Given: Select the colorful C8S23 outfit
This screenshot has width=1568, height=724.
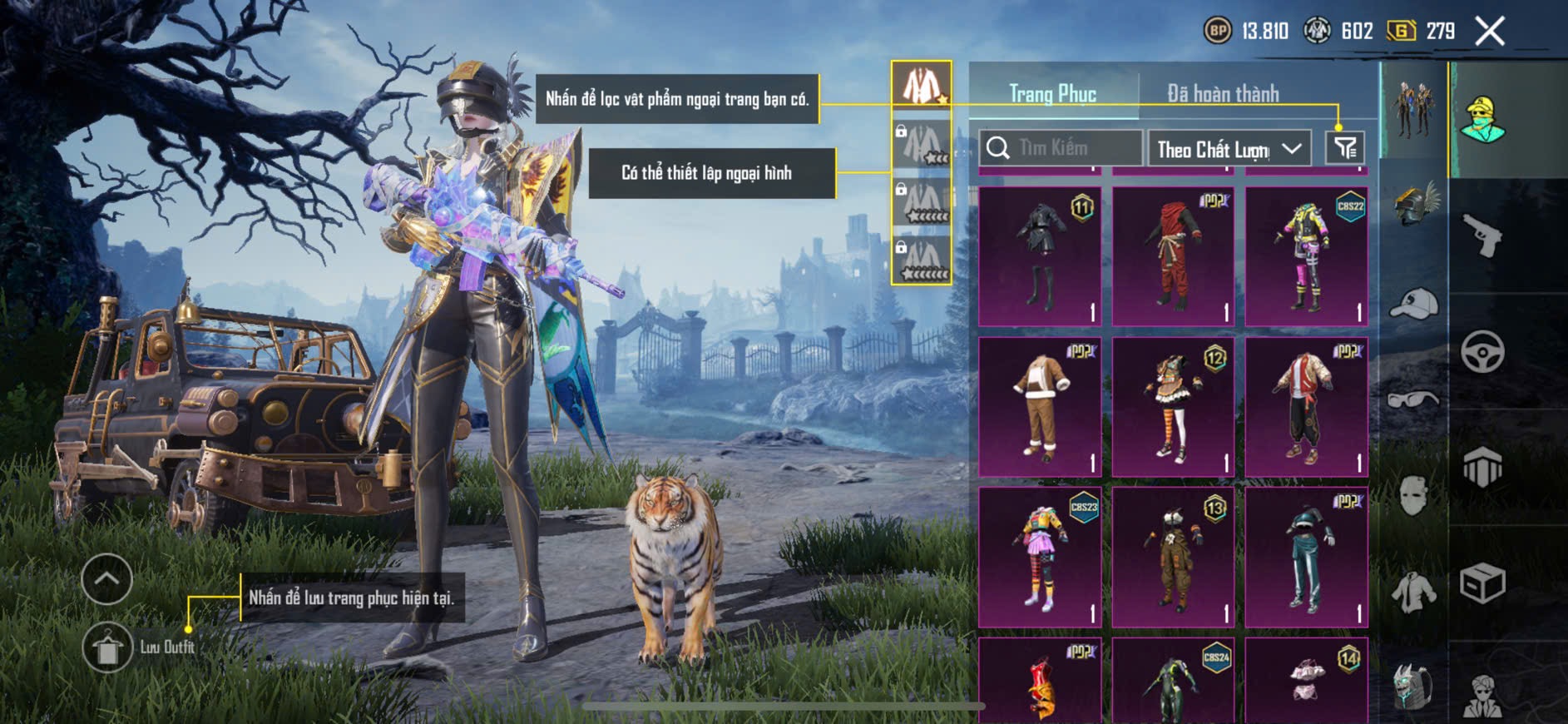Looking at the screenshot, I should 1040,557.
